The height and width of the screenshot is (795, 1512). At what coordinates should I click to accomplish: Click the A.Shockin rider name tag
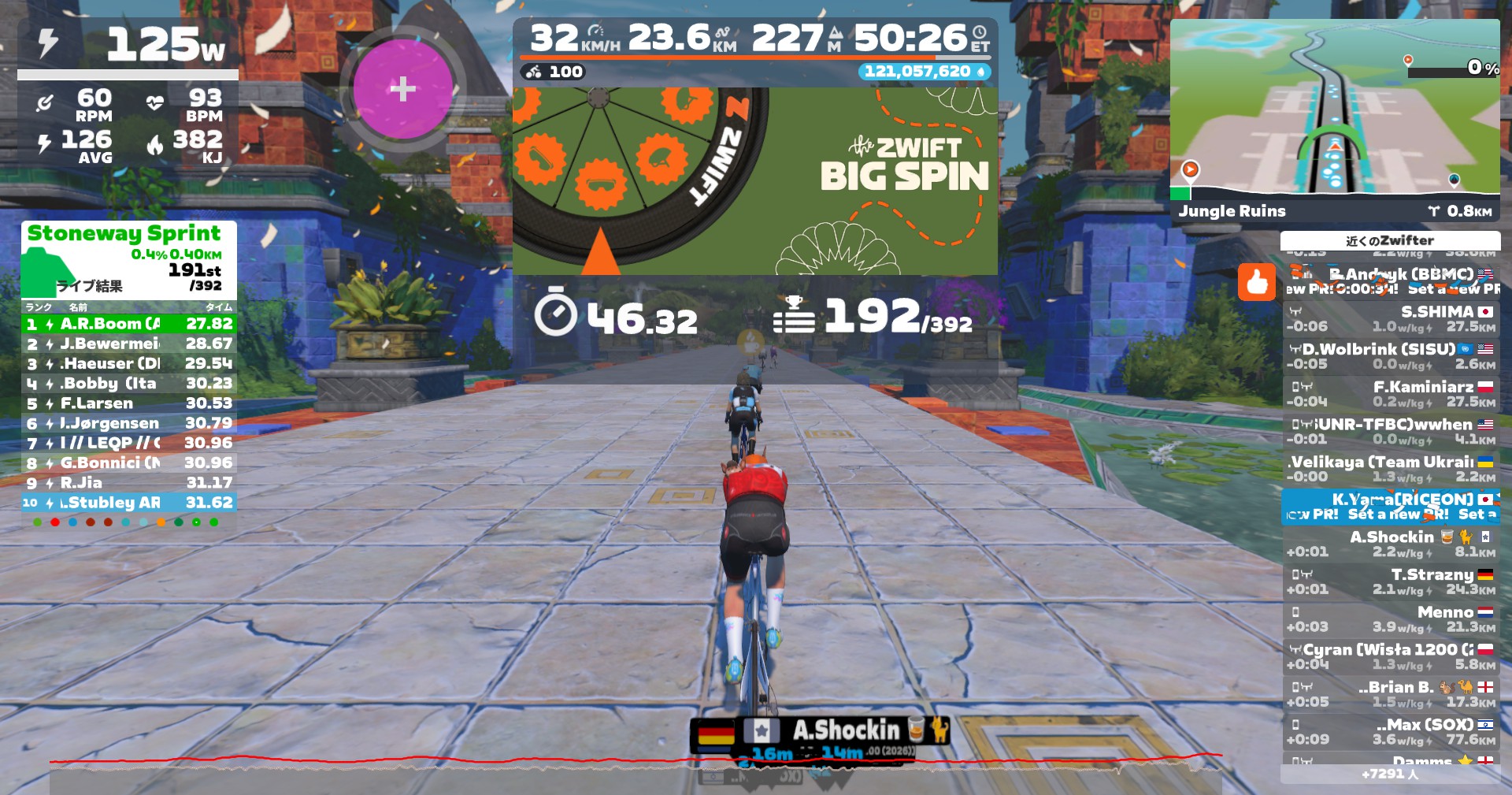click(x=844, y=730)
